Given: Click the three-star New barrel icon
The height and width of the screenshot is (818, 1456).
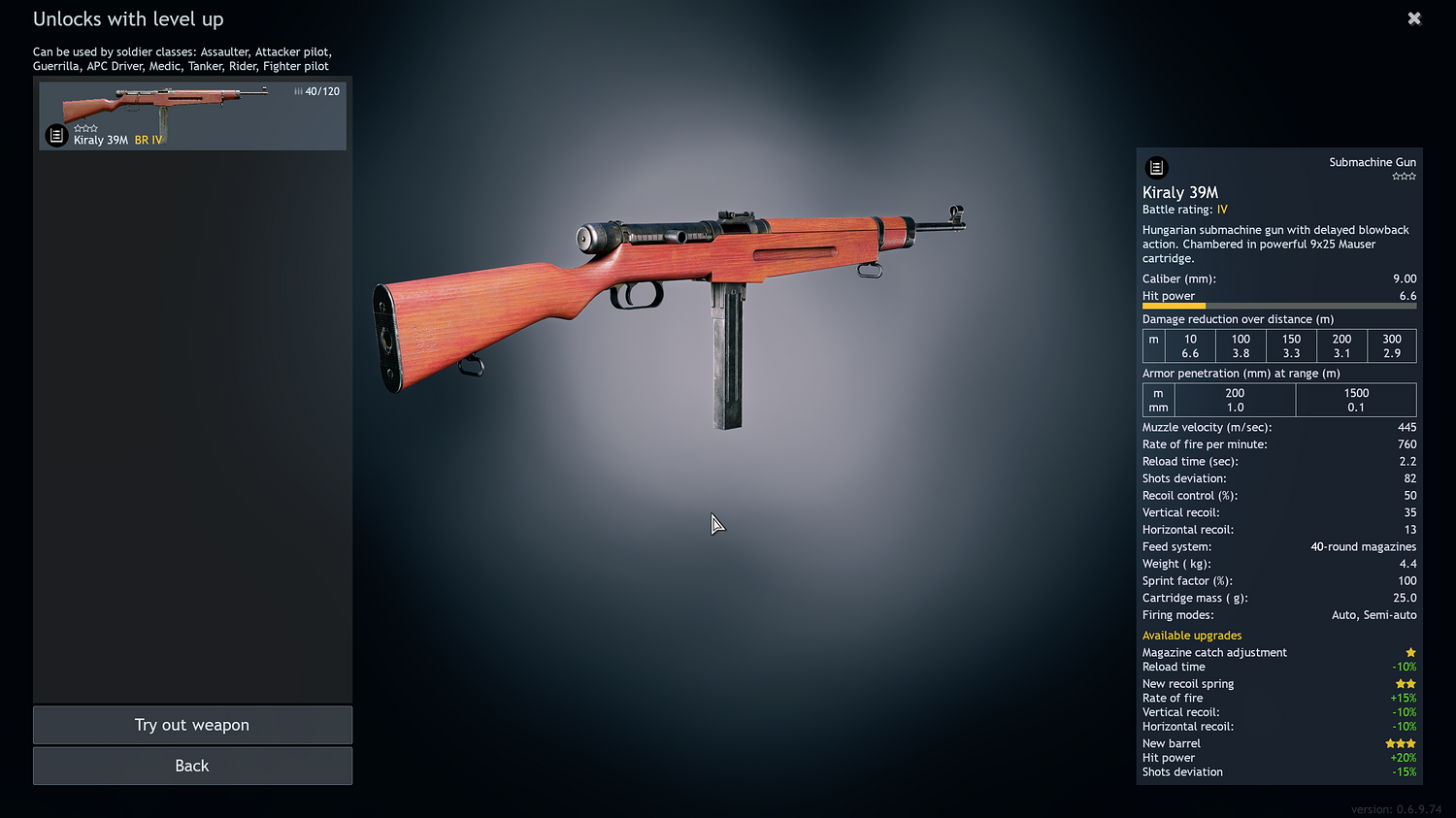Looking at the screenshot, I should [1400, 742].
